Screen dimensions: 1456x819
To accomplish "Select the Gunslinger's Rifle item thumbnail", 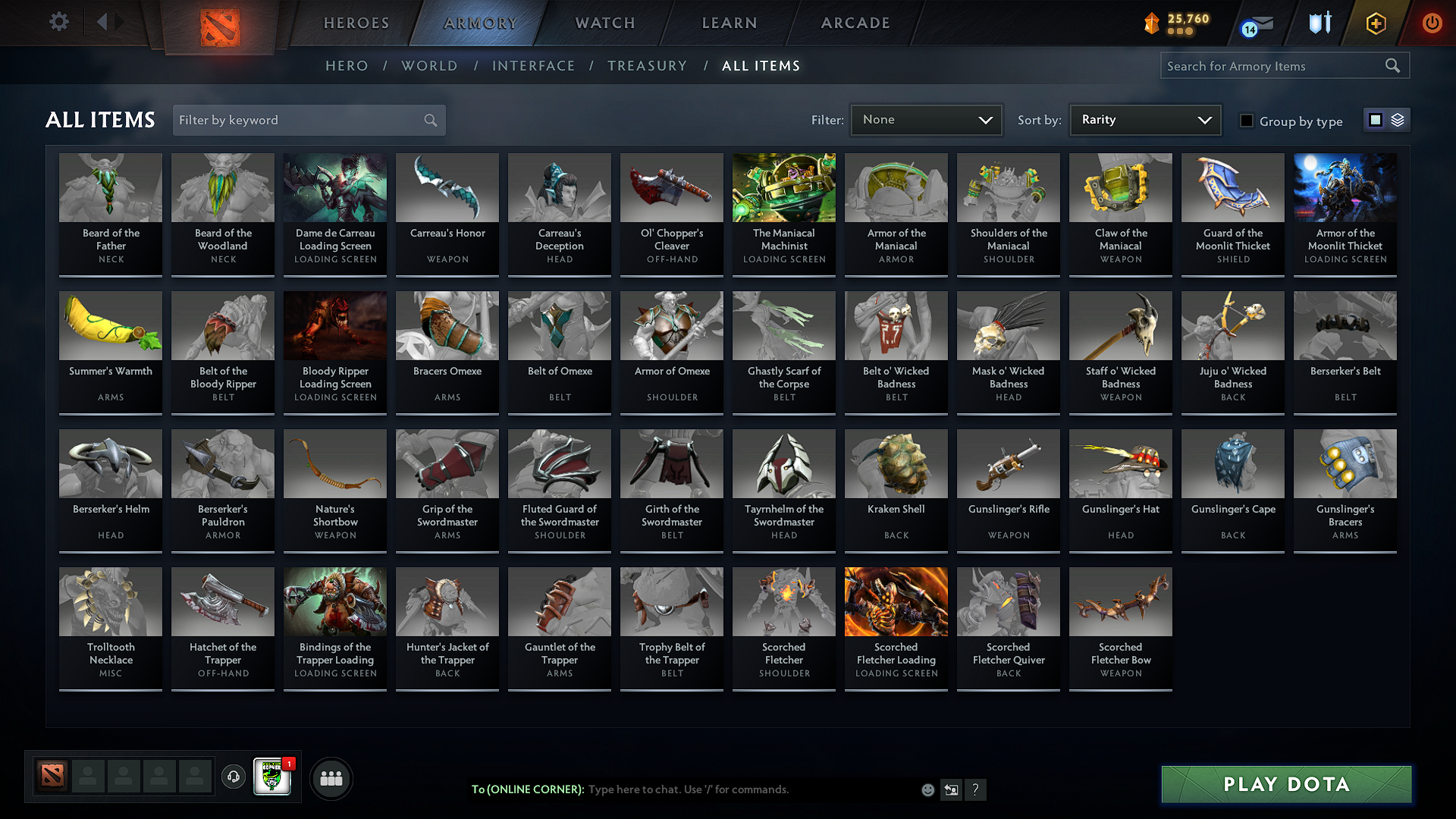I will (1008, 464).
